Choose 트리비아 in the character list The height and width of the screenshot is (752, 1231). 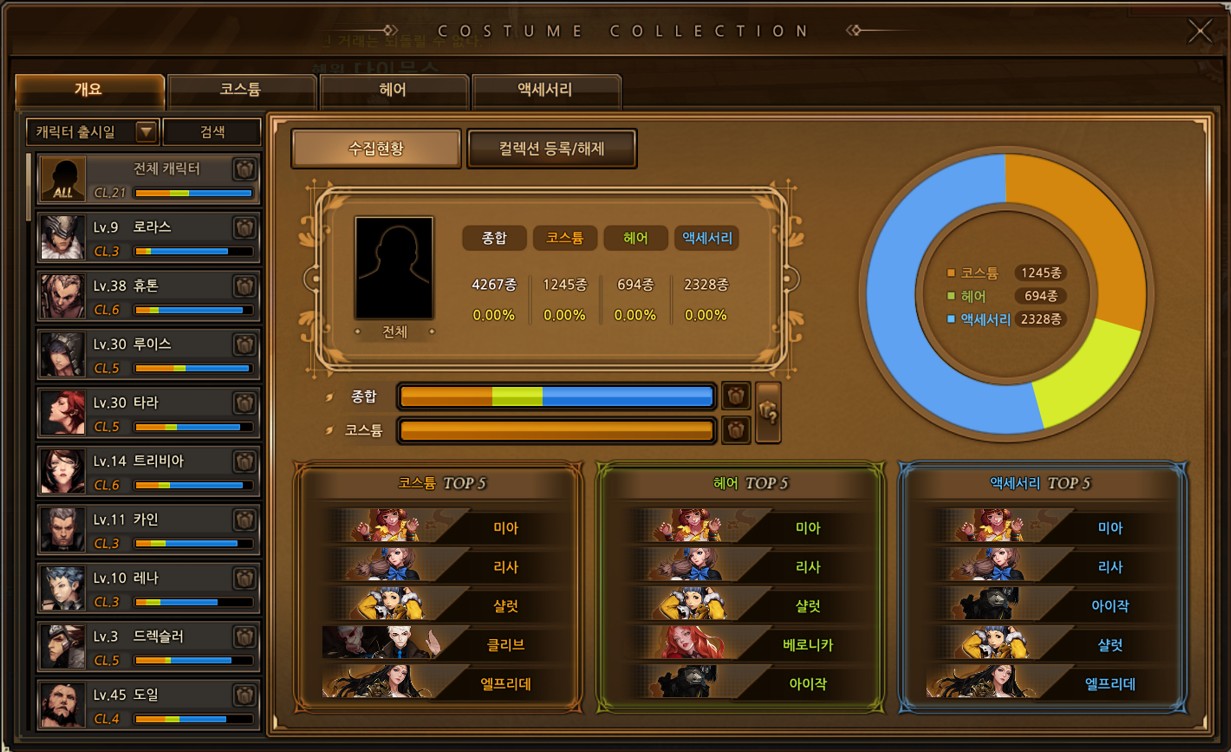click(148, 470)
